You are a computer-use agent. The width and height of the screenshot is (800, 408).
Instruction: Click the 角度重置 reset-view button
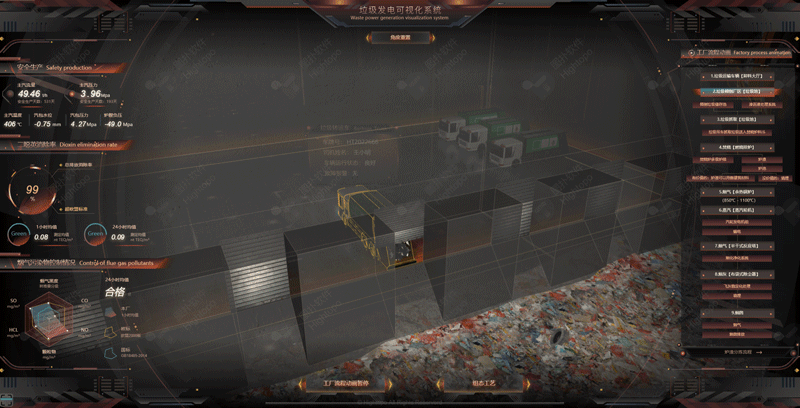coord(400,37)
